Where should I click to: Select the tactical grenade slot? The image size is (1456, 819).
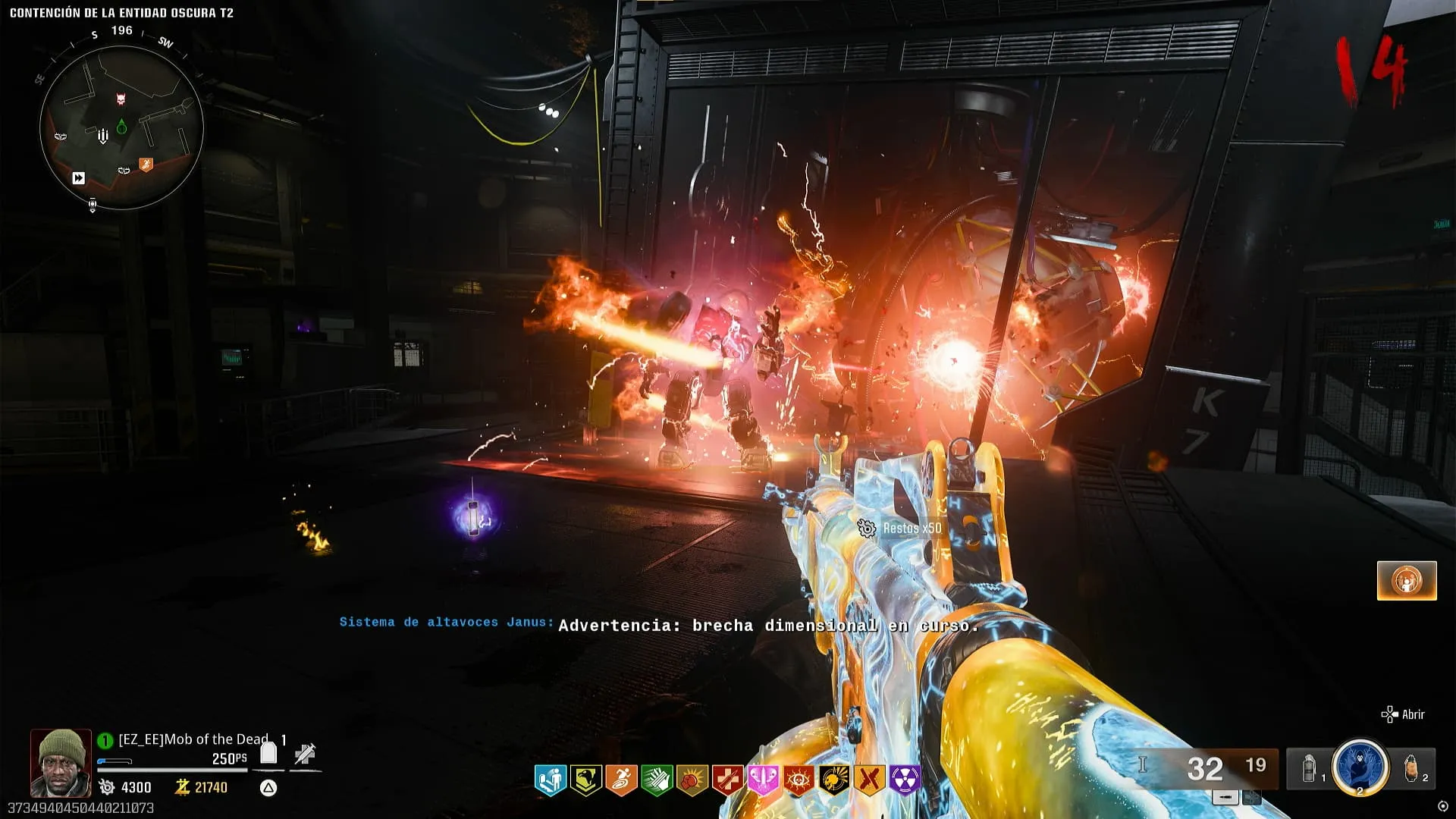click(1310, 769)
